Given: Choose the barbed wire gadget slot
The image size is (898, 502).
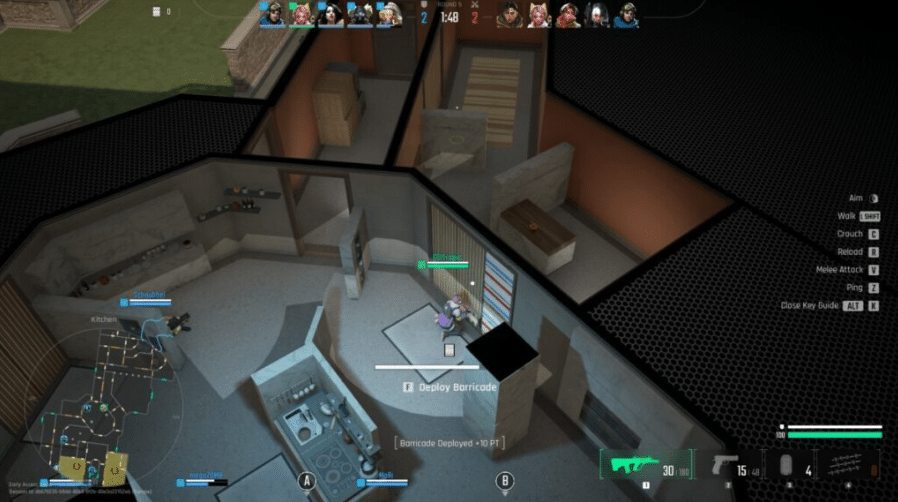Looking at the screenshot, I should click(x=849, y=467).
